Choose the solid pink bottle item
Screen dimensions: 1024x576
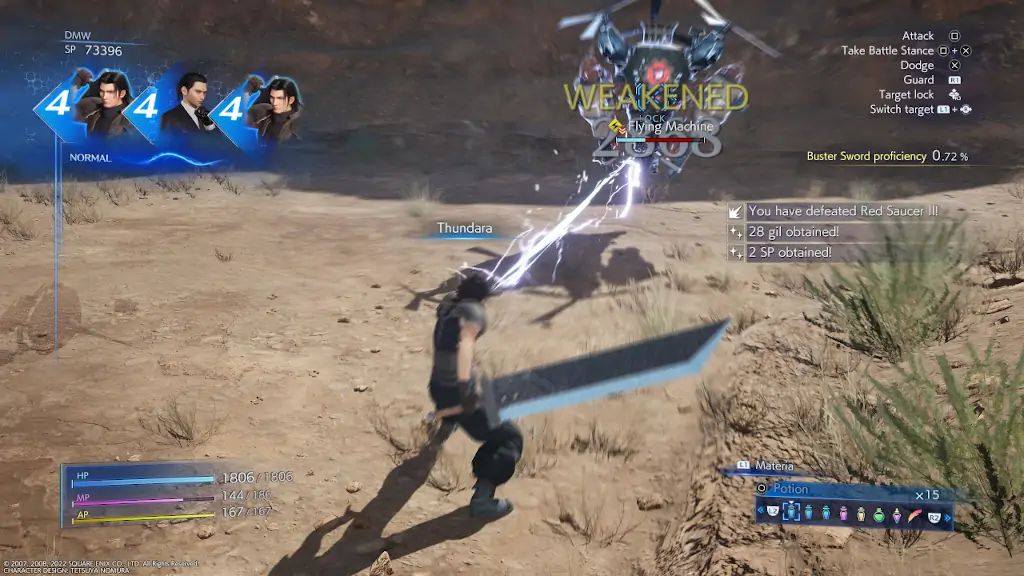843,513
